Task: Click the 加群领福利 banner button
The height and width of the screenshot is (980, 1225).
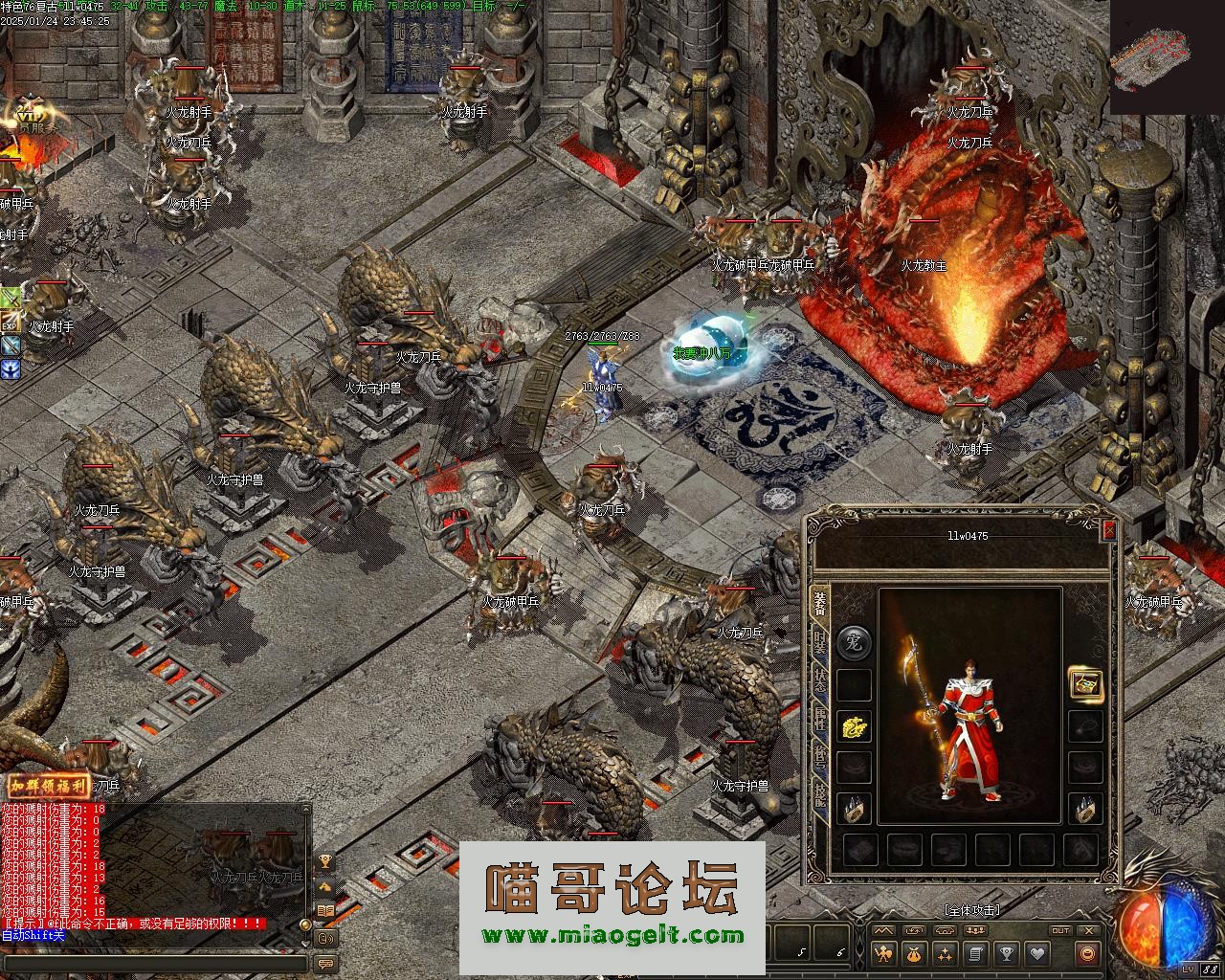Action: 49,787
